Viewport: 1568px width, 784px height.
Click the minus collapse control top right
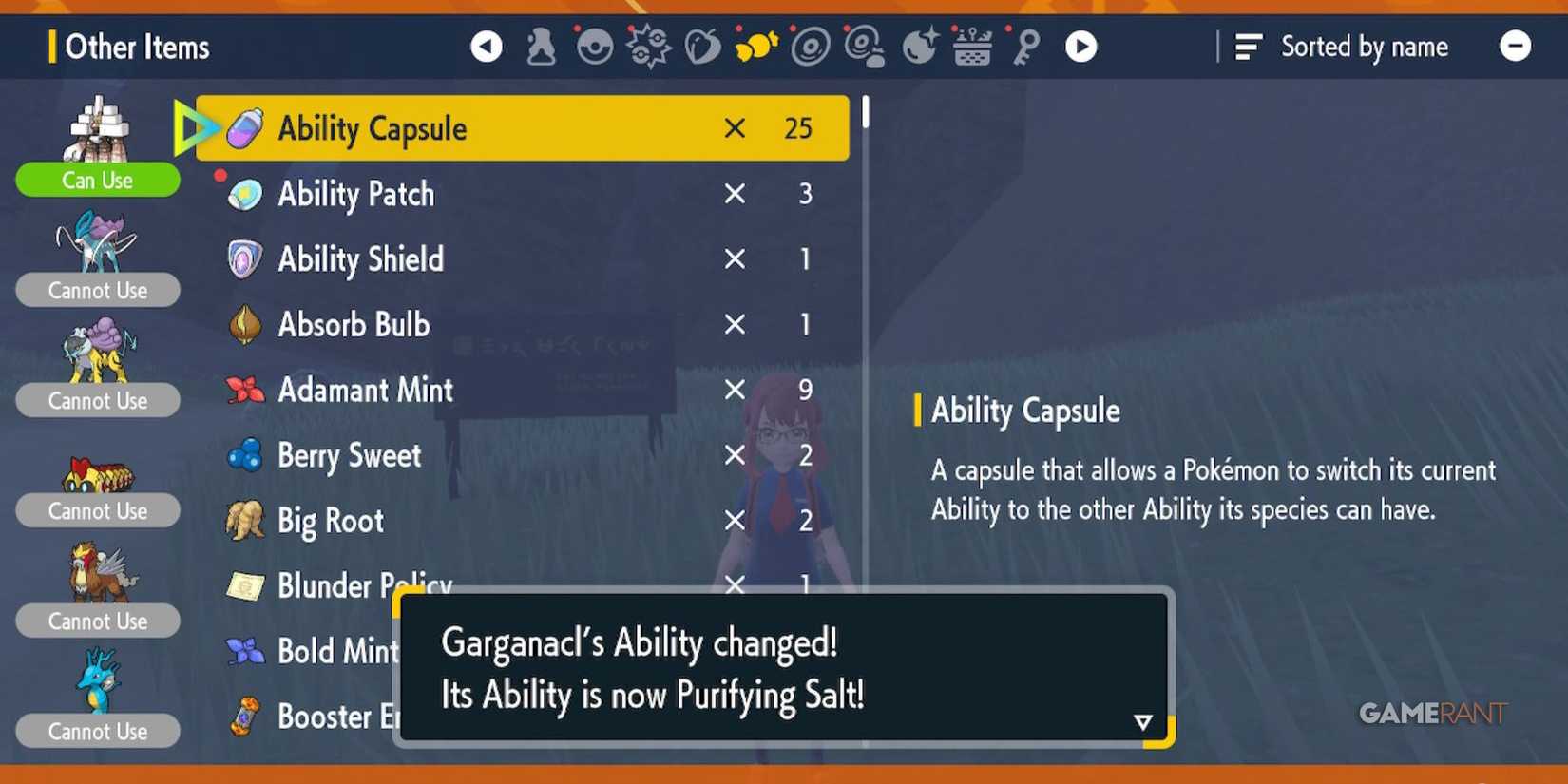tap(1515, 46)
